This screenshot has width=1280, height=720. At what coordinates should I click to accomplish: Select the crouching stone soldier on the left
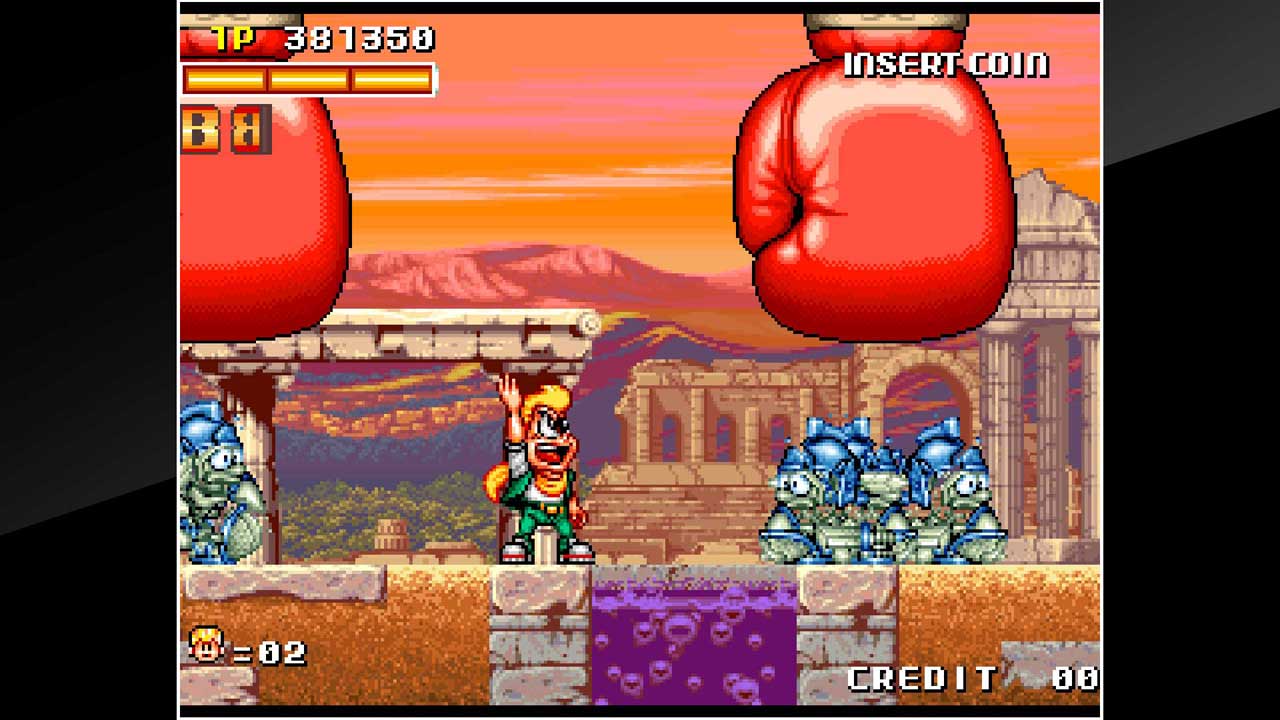coord(220,490)
